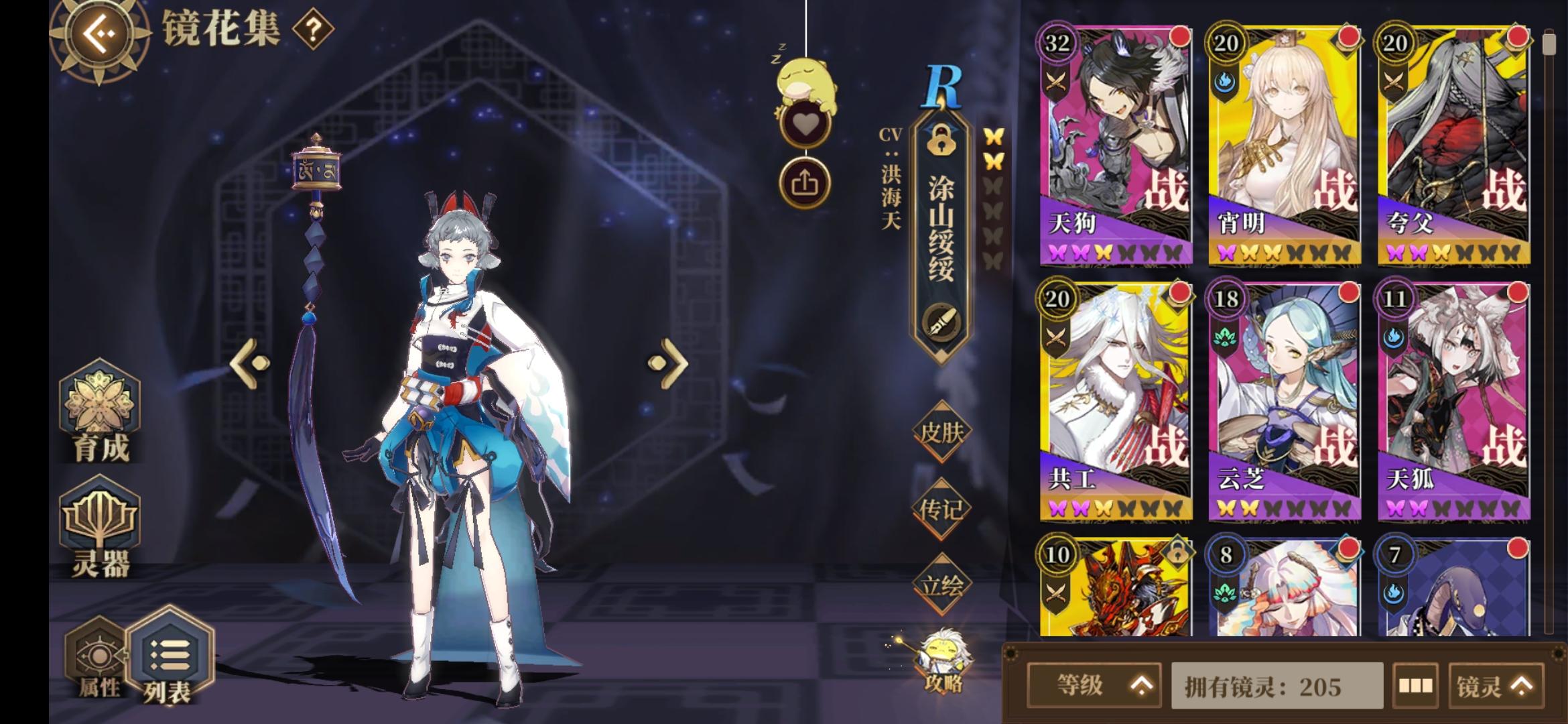The image size is (1568, 724).
Task: Click the 立绘 artwork button
Action: click(x=942, y=585)
